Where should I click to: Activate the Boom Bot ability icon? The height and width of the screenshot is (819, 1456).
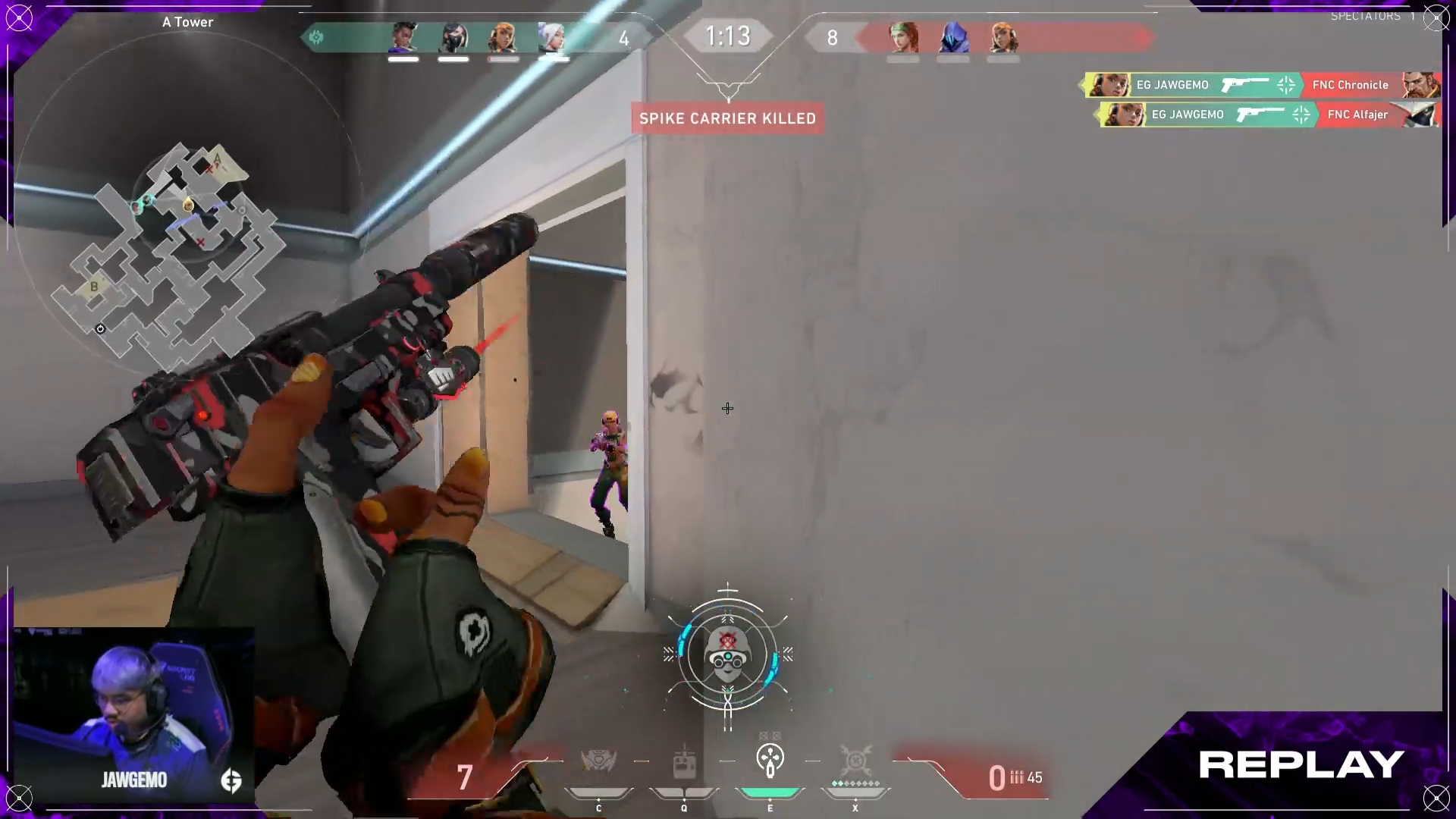[x=598, y=761]
